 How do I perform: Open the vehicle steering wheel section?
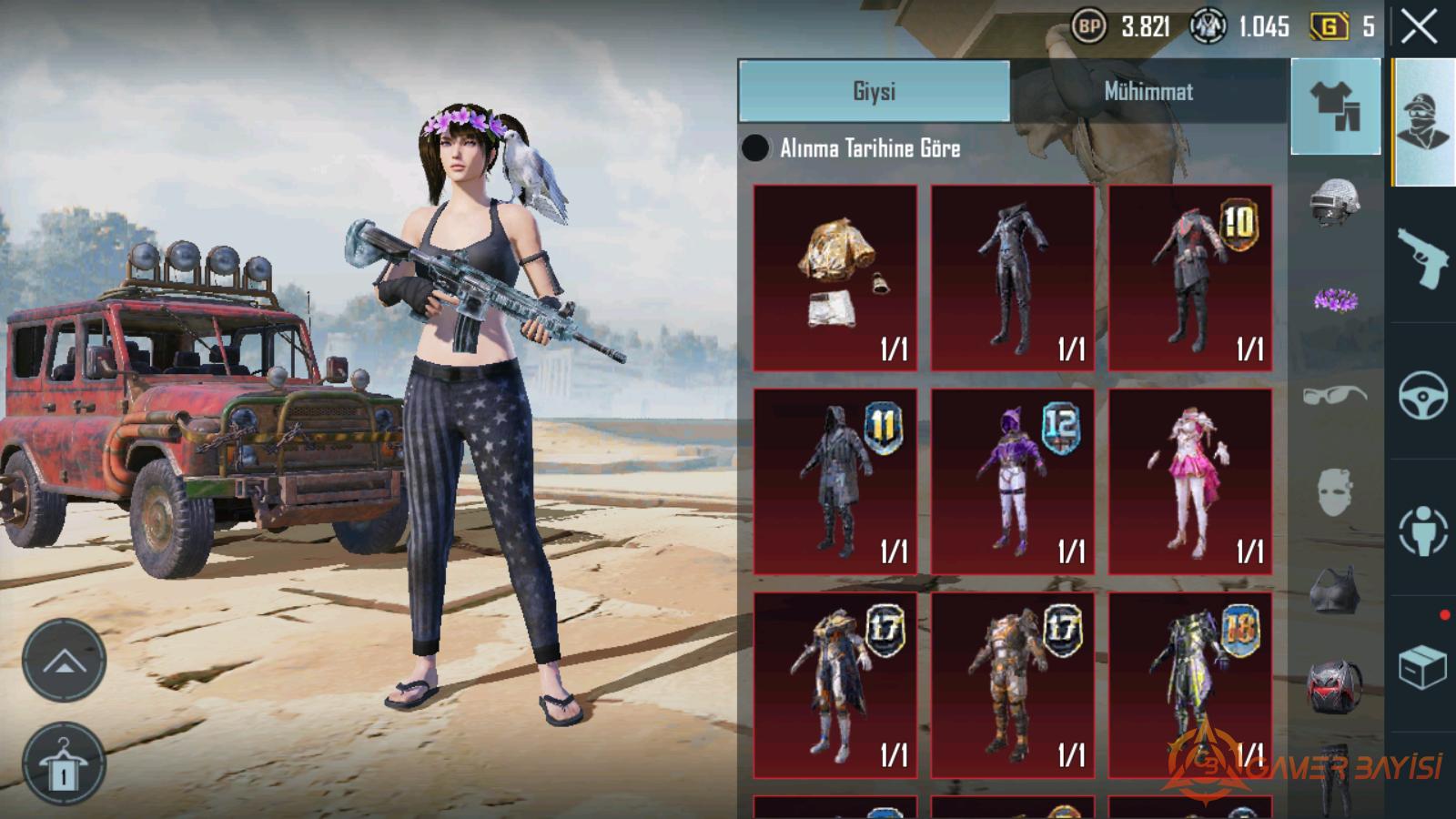(1422, 394)
